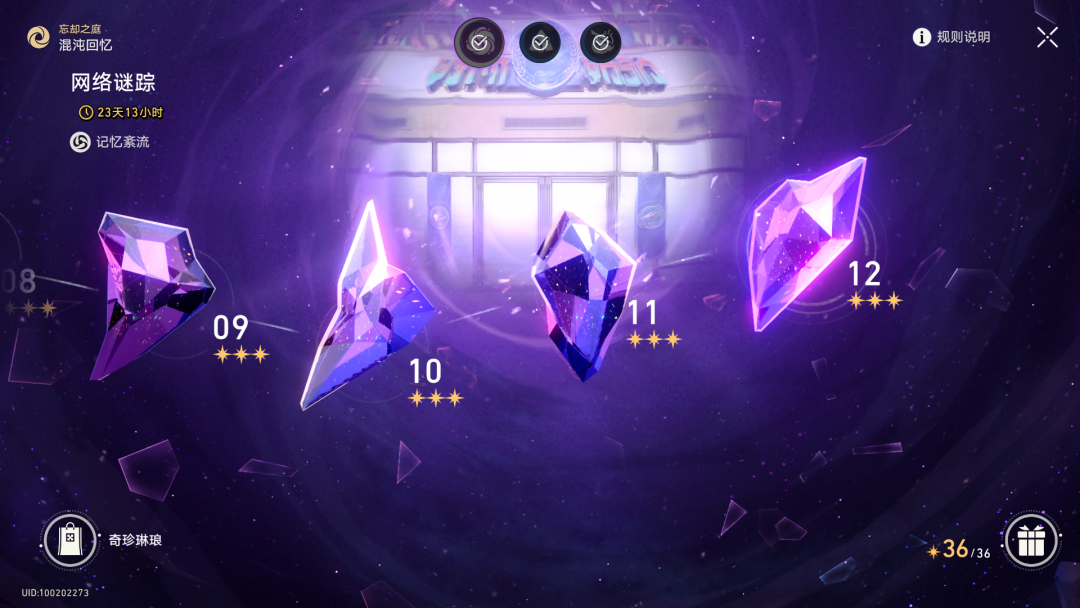View the 记忆紊流 turbulence details

tap(110, 142)
